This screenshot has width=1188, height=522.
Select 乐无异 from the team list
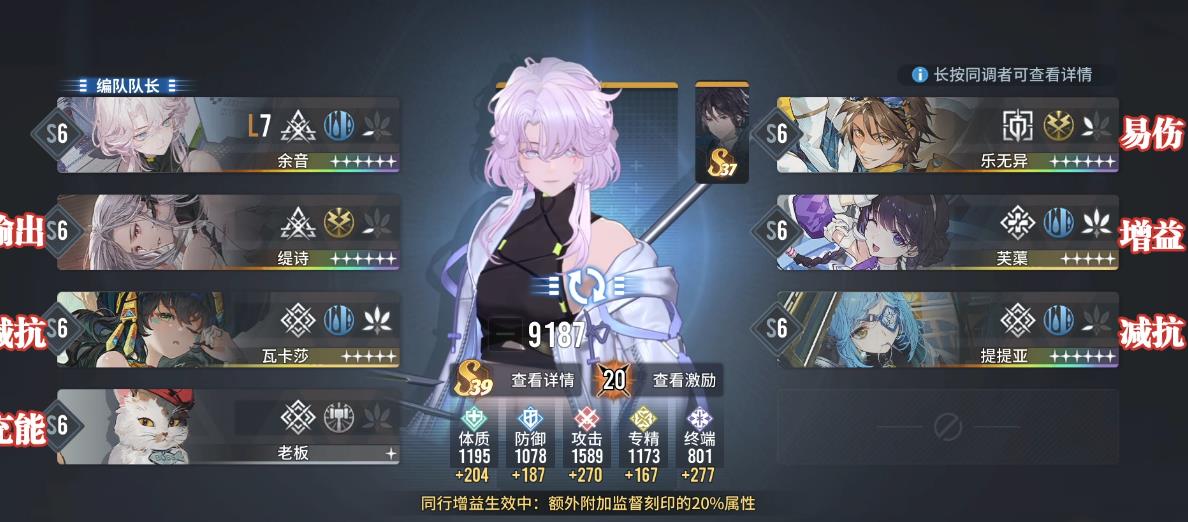coord(948,135)
